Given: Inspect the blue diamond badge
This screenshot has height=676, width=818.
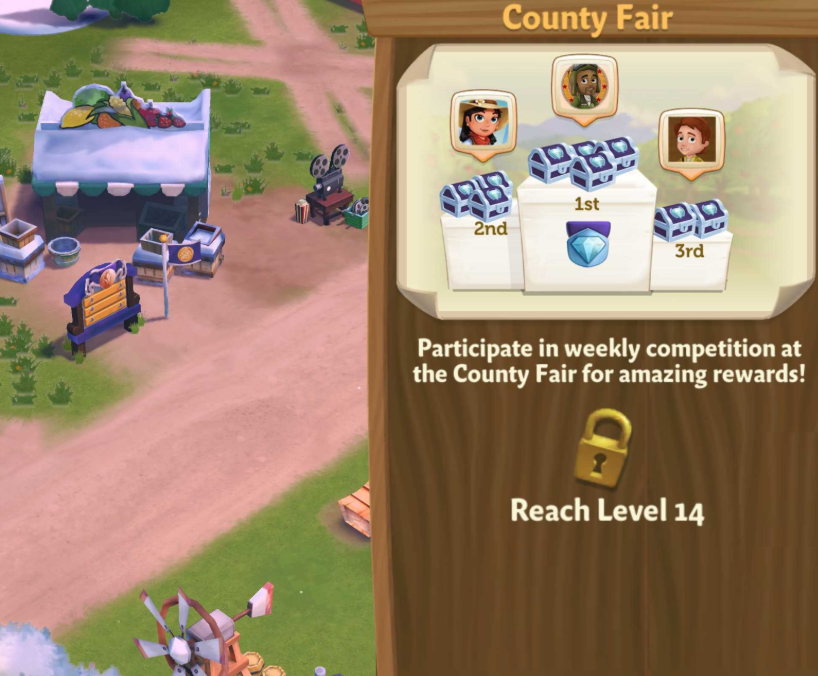Looking at the screenshot, I should 587,244.
